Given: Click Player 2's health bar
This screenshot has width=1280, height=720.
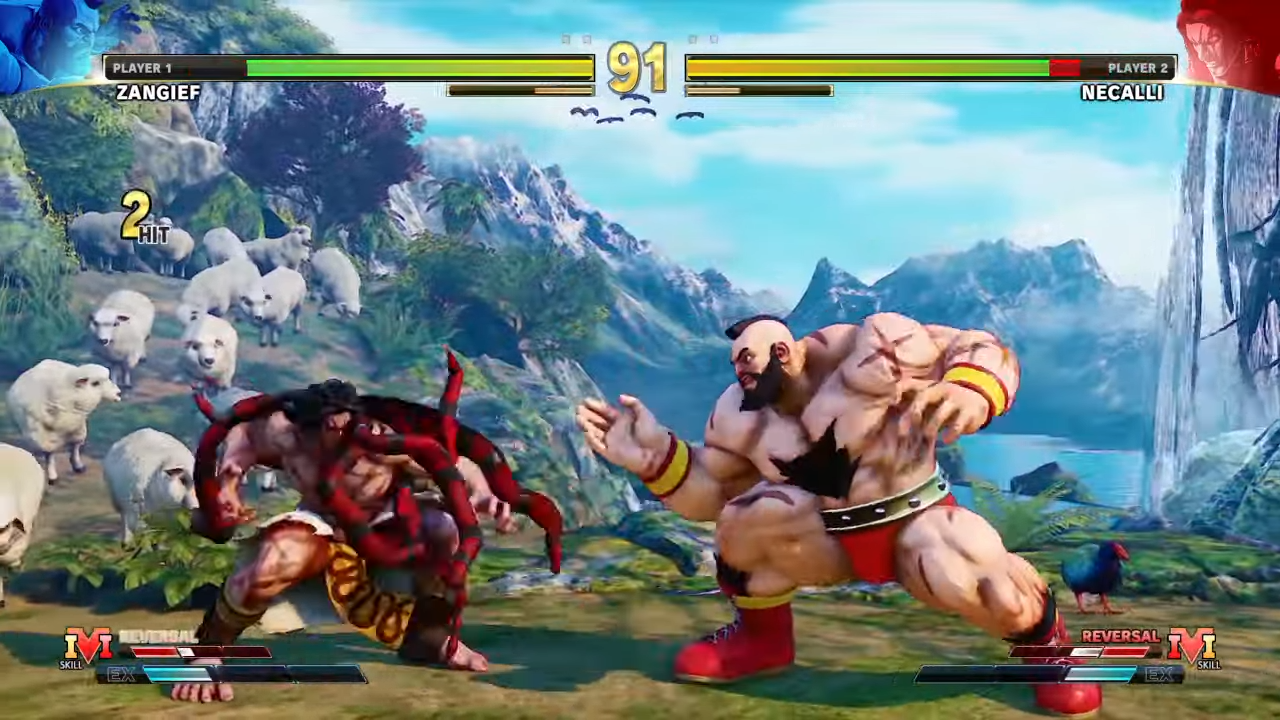Looking at the screenshot, I should [870, 68].
